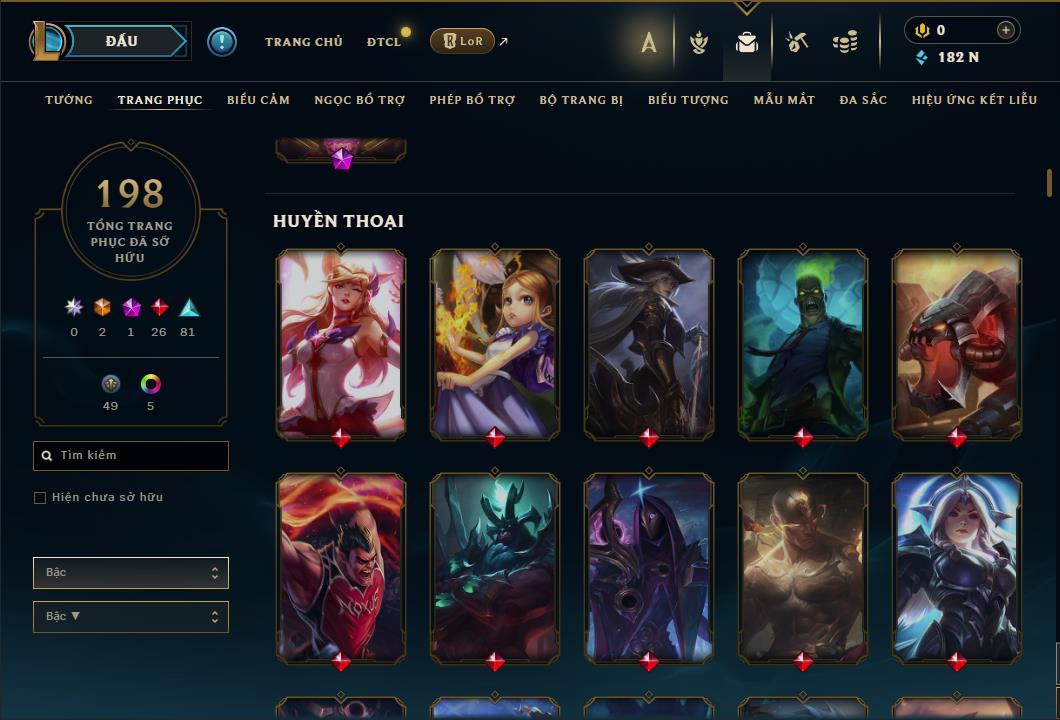This screenshot has width=1060, height=720.
Task: Switch to the TƯỚNG tab
Action: tap(69, 100)
